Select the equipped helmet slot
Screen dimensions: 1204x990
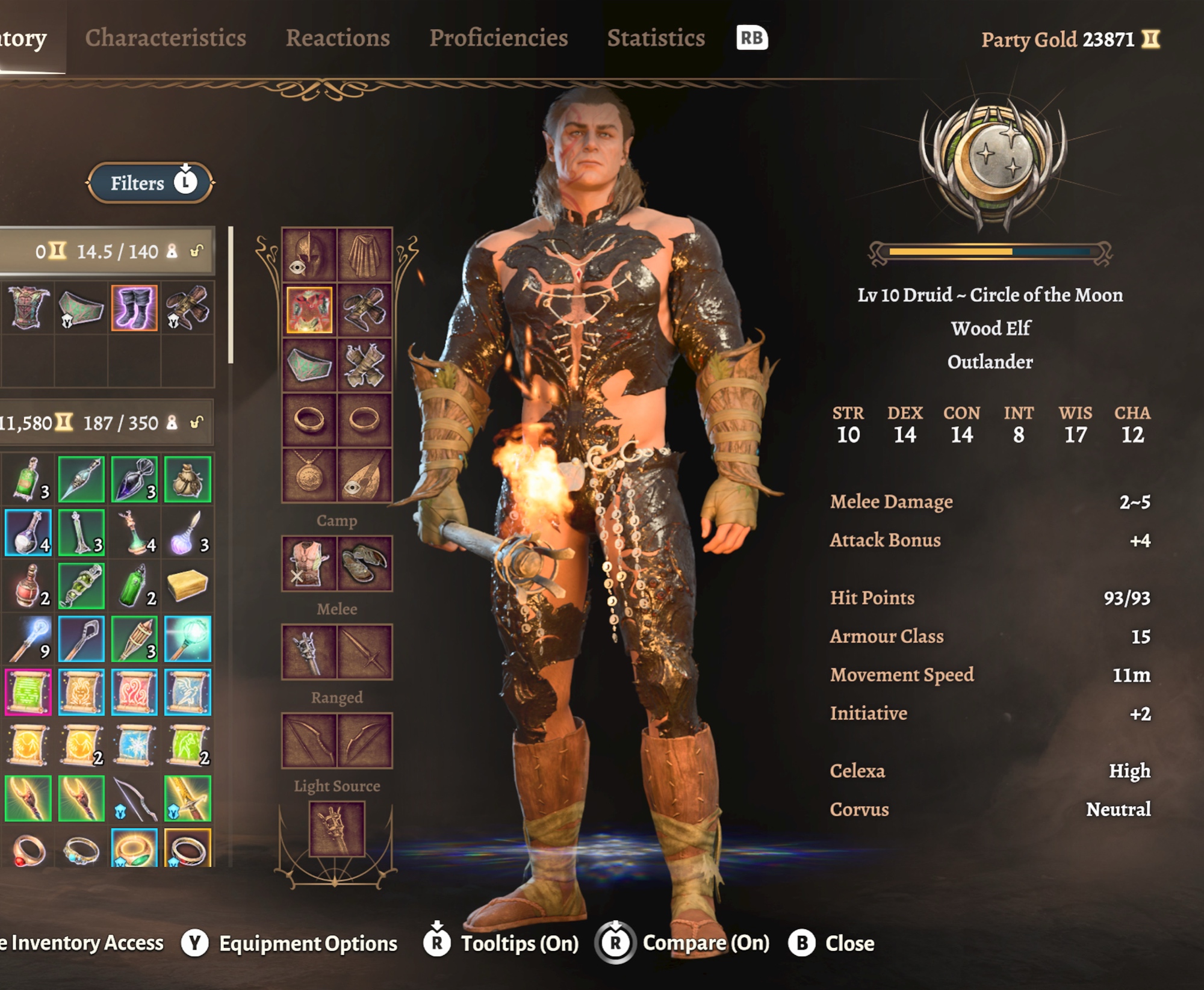pos(309,255)
